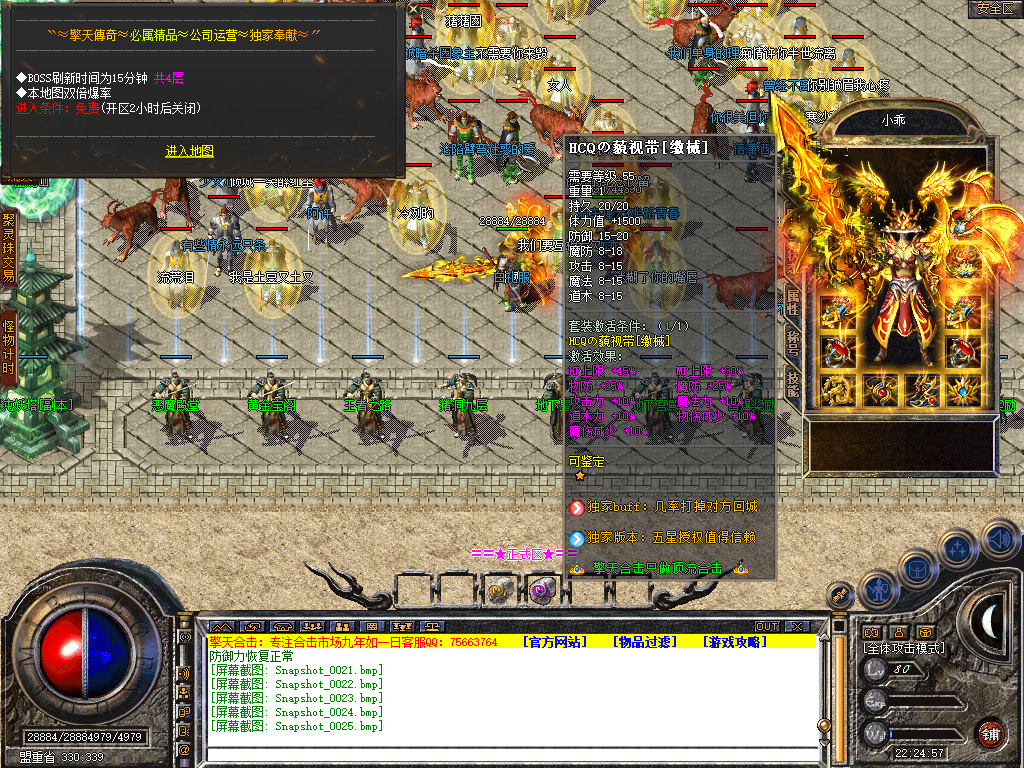1024x768 pixels.
Task: Click the 安全区 button in top corner
Action: click(995, 9)
